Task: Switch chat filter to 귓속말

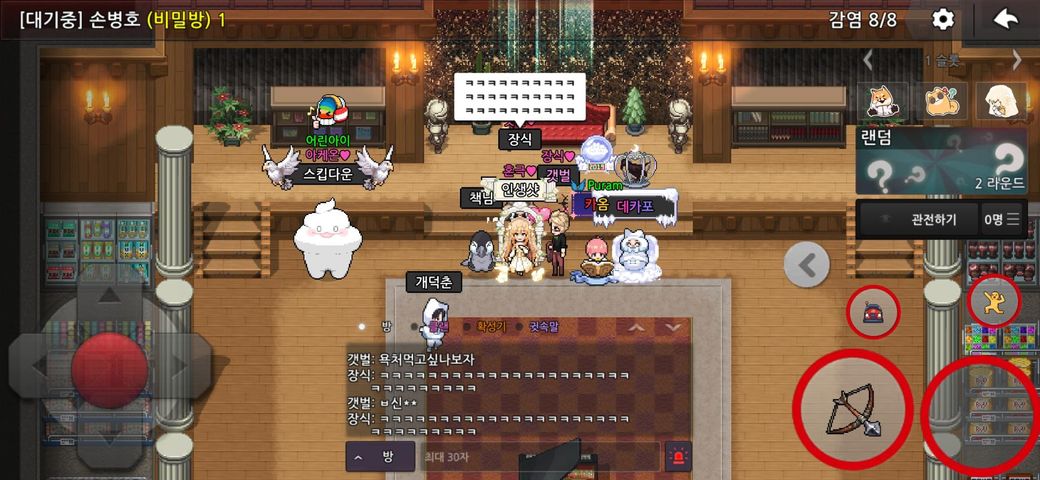Action: click(x=545, y=326)
